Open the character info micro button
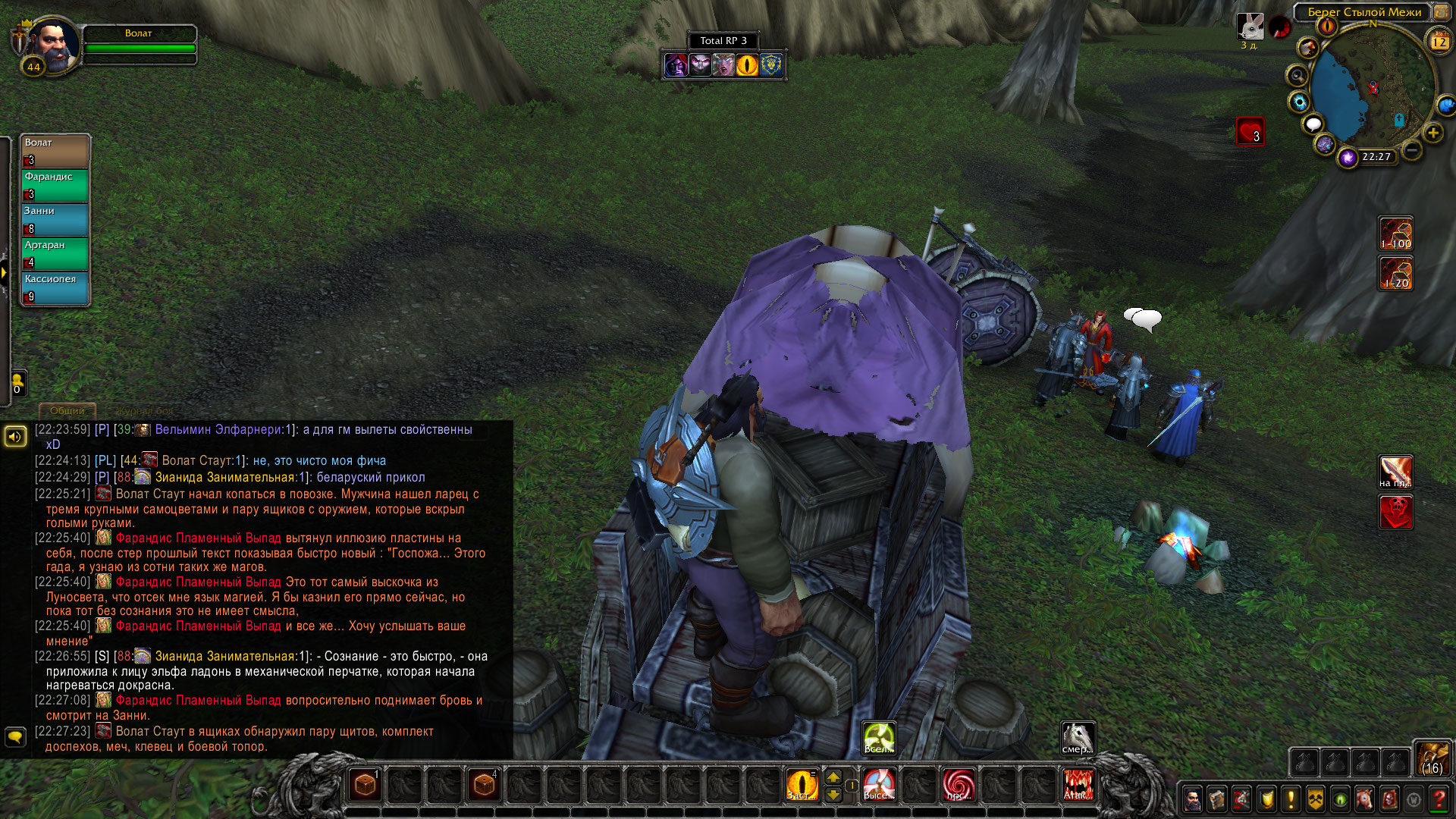Viewport: 1456px width, 819px height. [x=1192, y=799]
